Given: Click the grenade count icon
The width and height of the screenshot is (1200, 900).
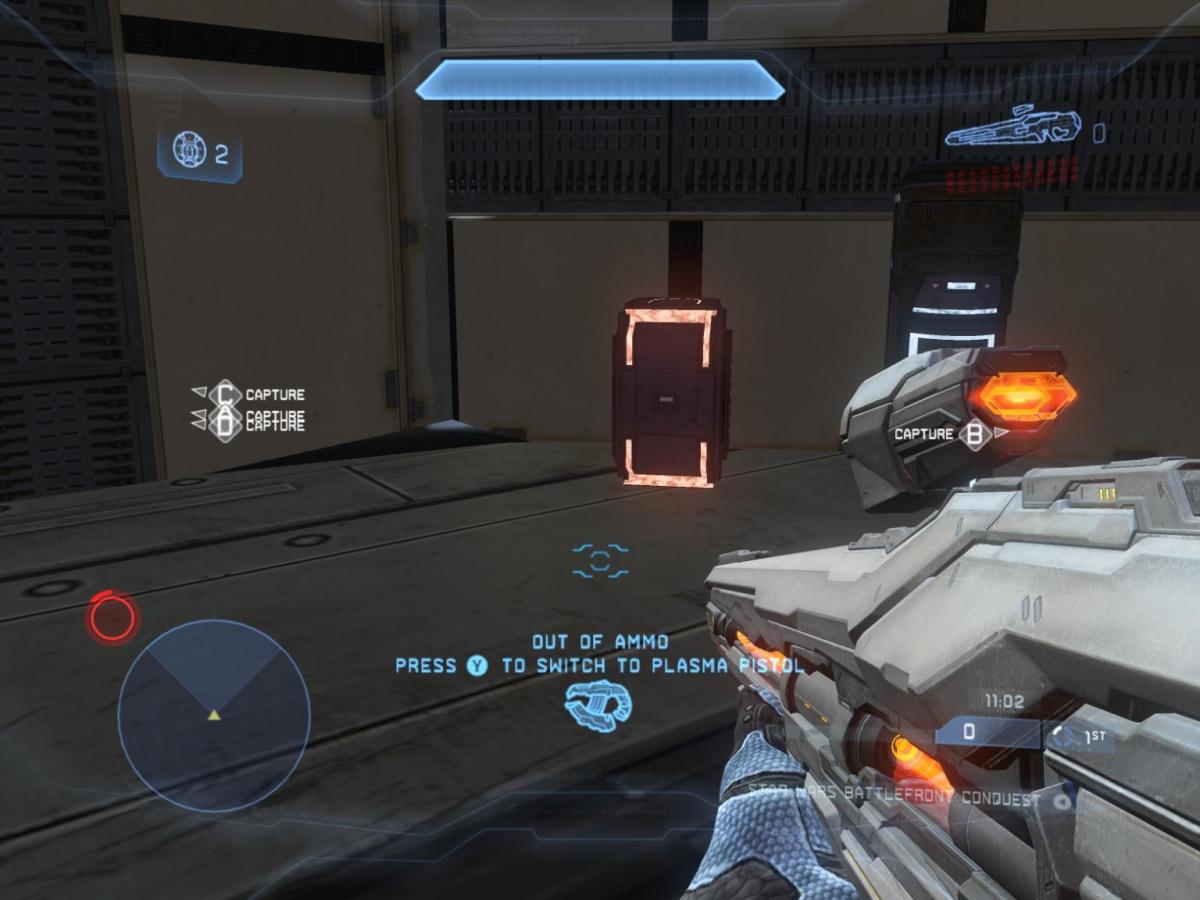Looking at the screenshot, I should point(188,151).
